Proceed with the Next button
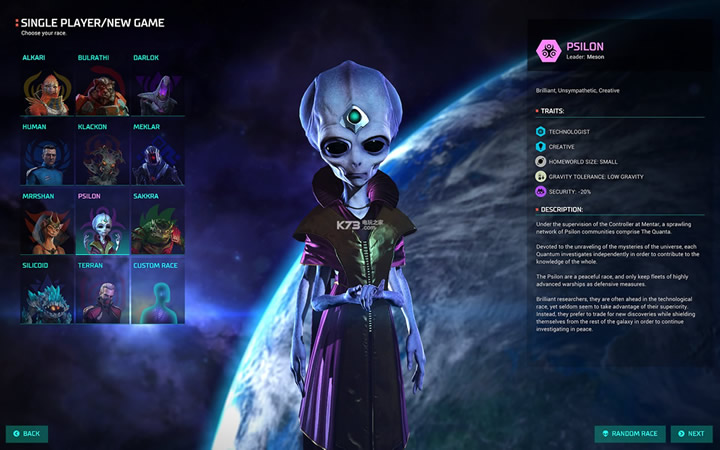The image size is (720, 450). (691, 434)
